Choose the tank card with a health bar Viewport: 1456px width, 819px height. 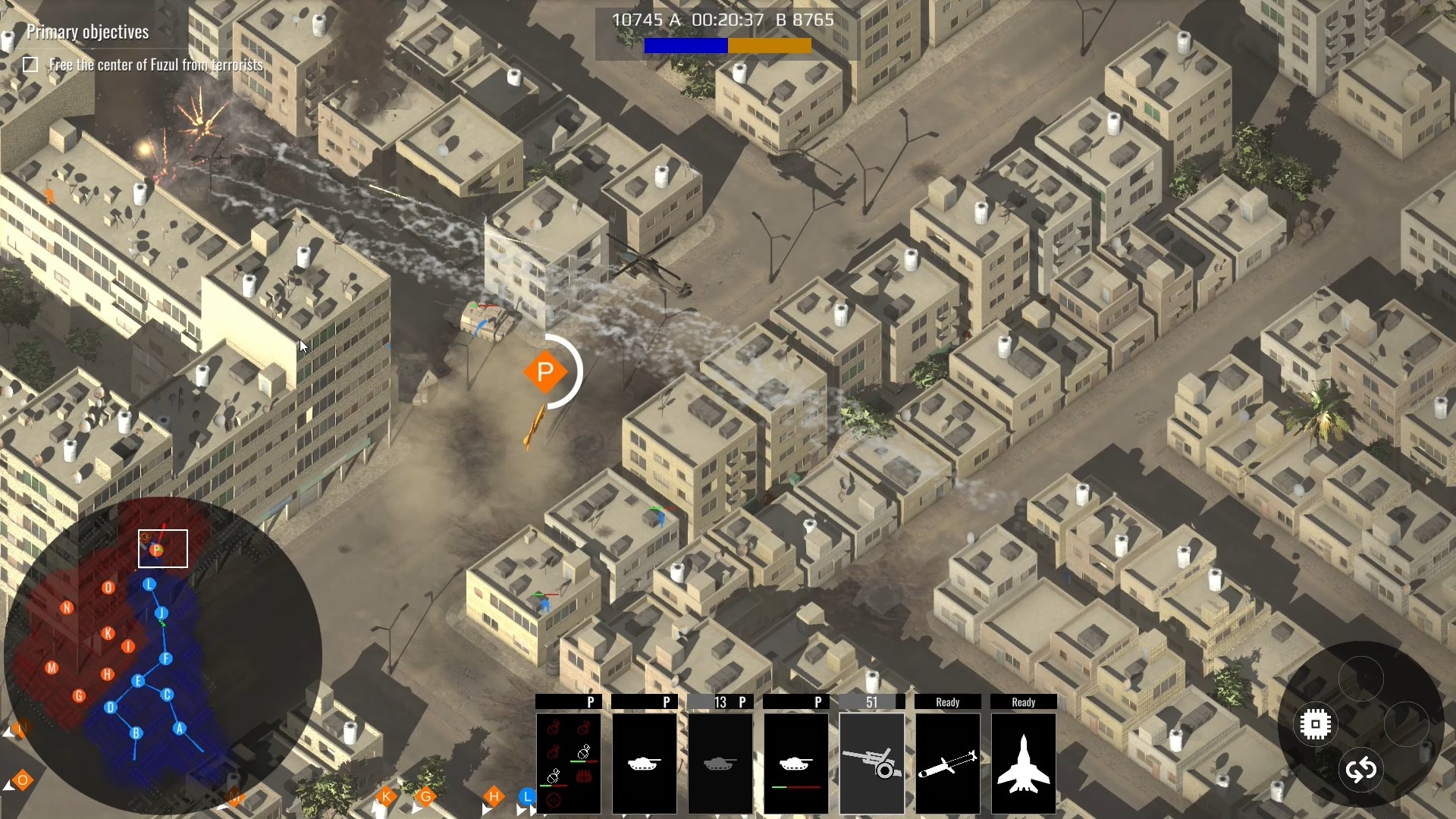(795, 762)
